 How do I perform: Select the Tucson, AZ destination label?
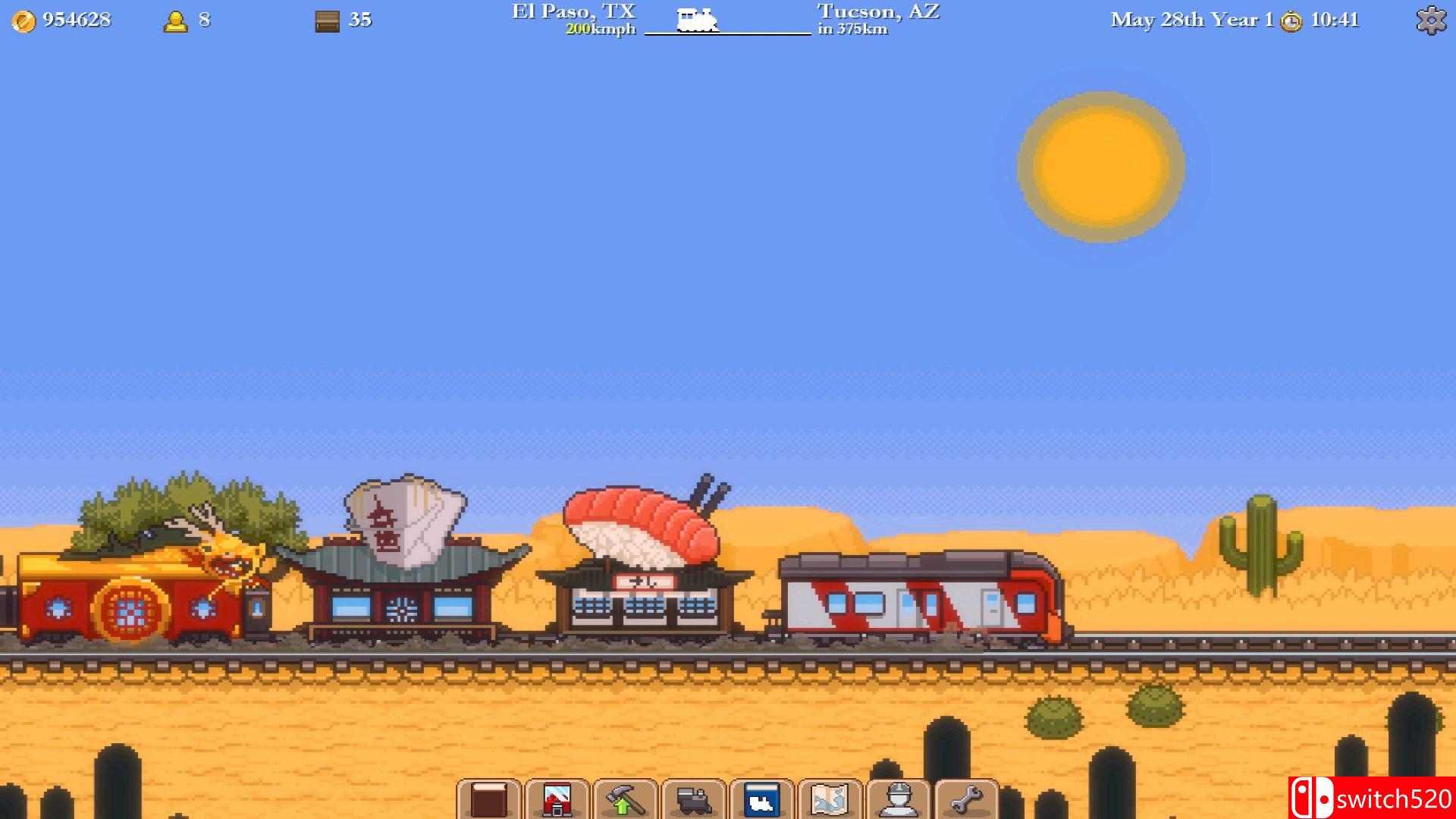point(877,11)
